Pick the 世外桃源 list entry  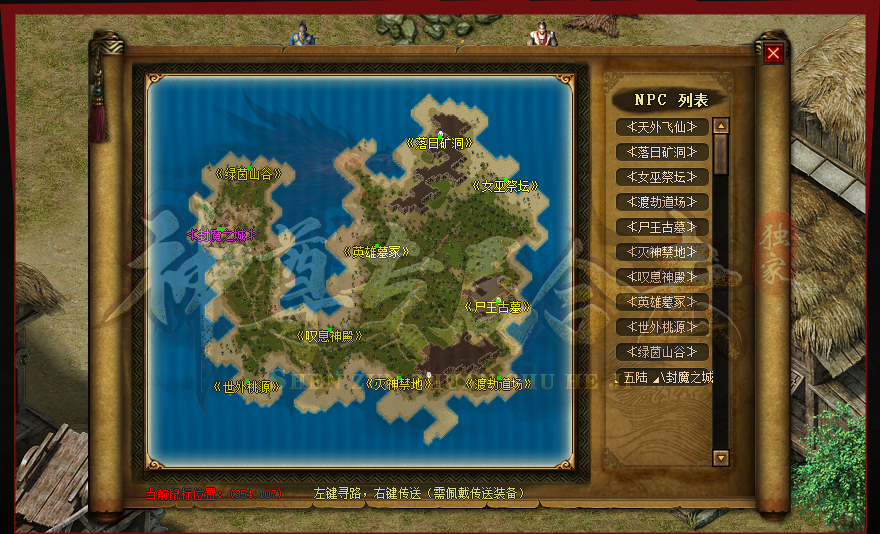pos(662,327)
